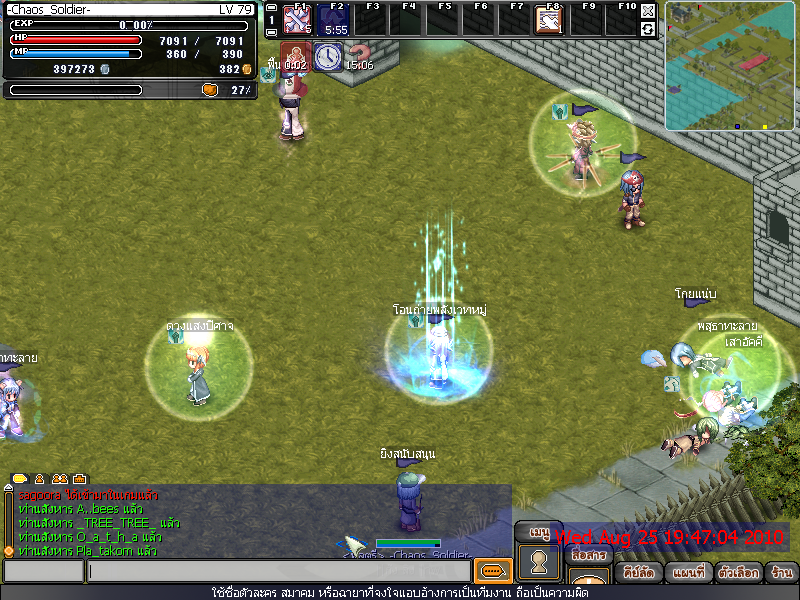The width and height of the screenshot is (800, 600).
Task: Activate the F2 skill on cooldown
Action: coord(334,19)
